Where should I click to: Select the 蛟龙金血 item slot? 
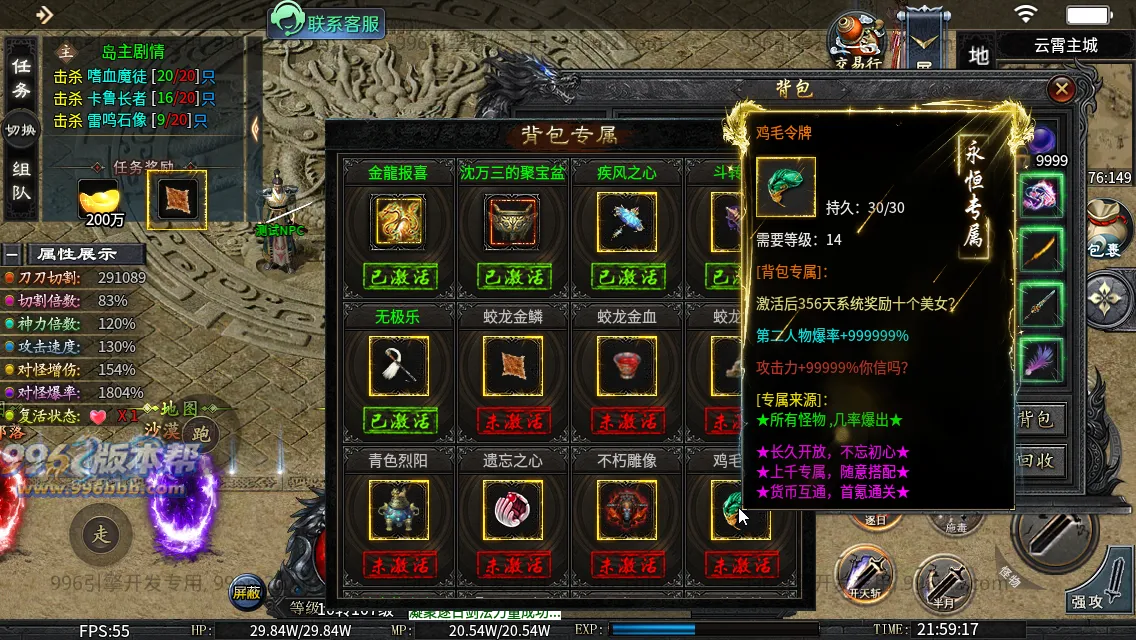point(626,365)
